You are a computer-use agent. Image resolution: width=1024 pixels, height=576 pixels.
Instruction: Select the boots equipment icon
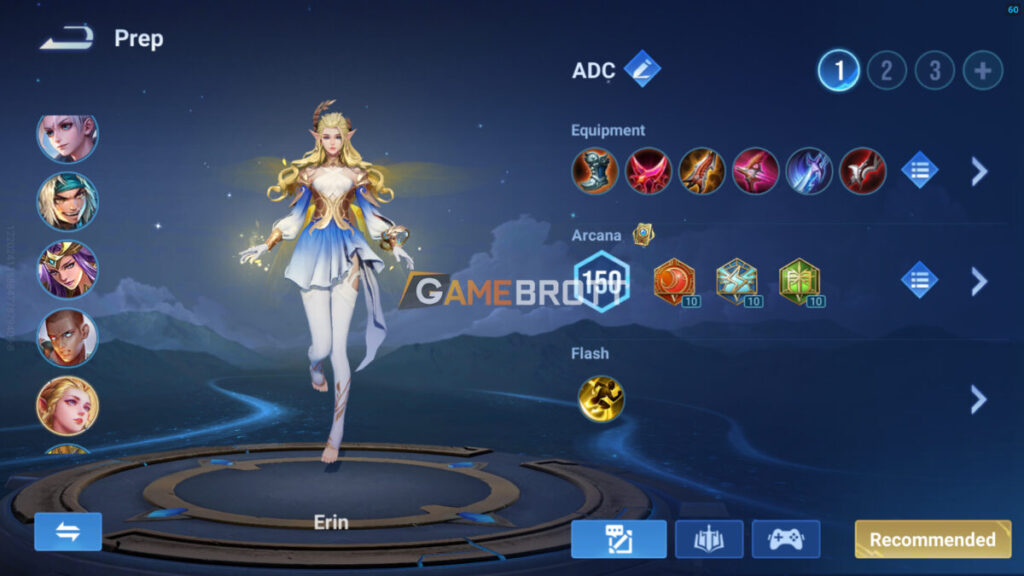tap(594, 171)
